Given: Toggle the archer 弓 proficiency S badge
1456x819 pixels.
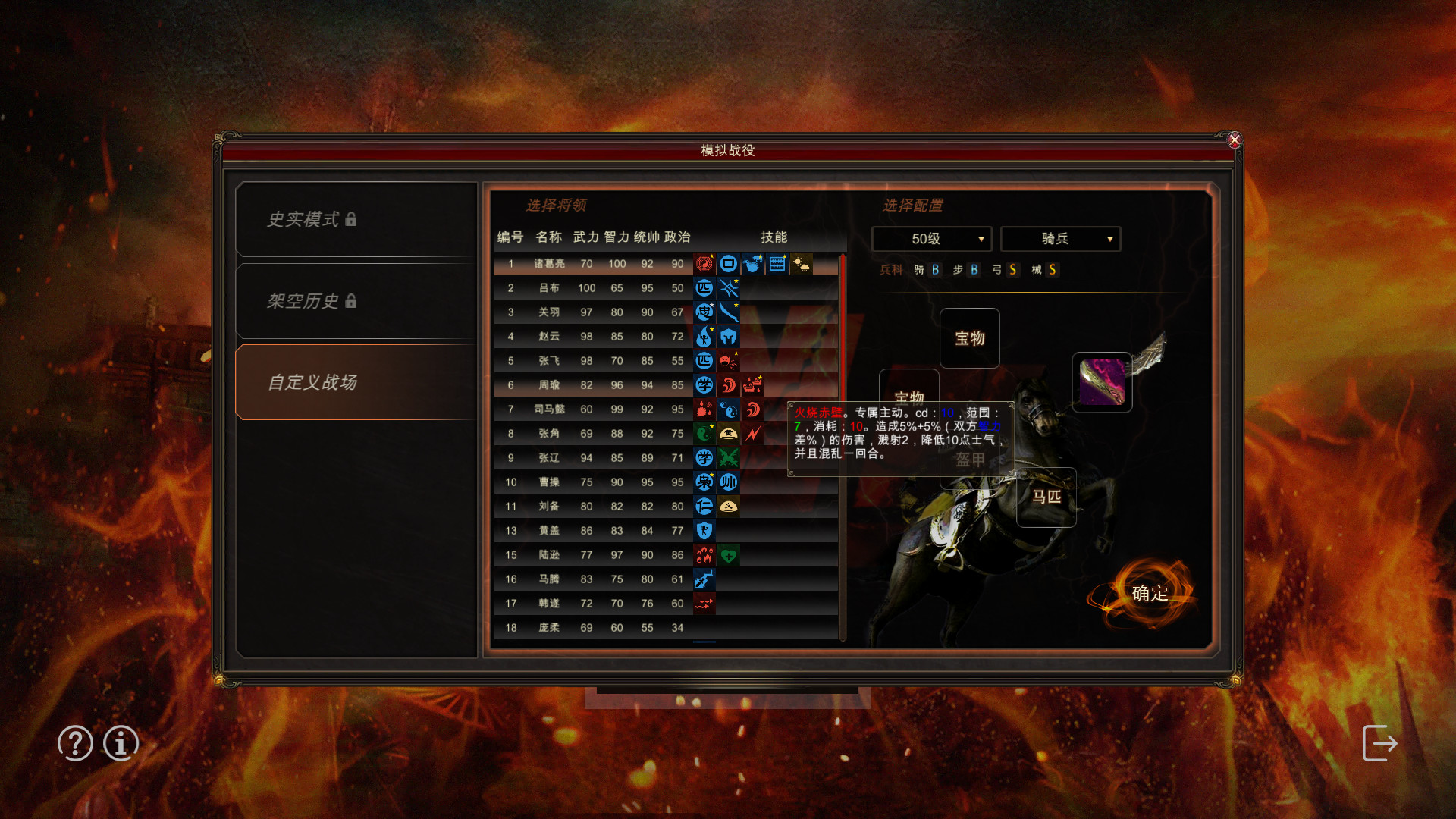Looking at the screenshot, I should 1012,270.
